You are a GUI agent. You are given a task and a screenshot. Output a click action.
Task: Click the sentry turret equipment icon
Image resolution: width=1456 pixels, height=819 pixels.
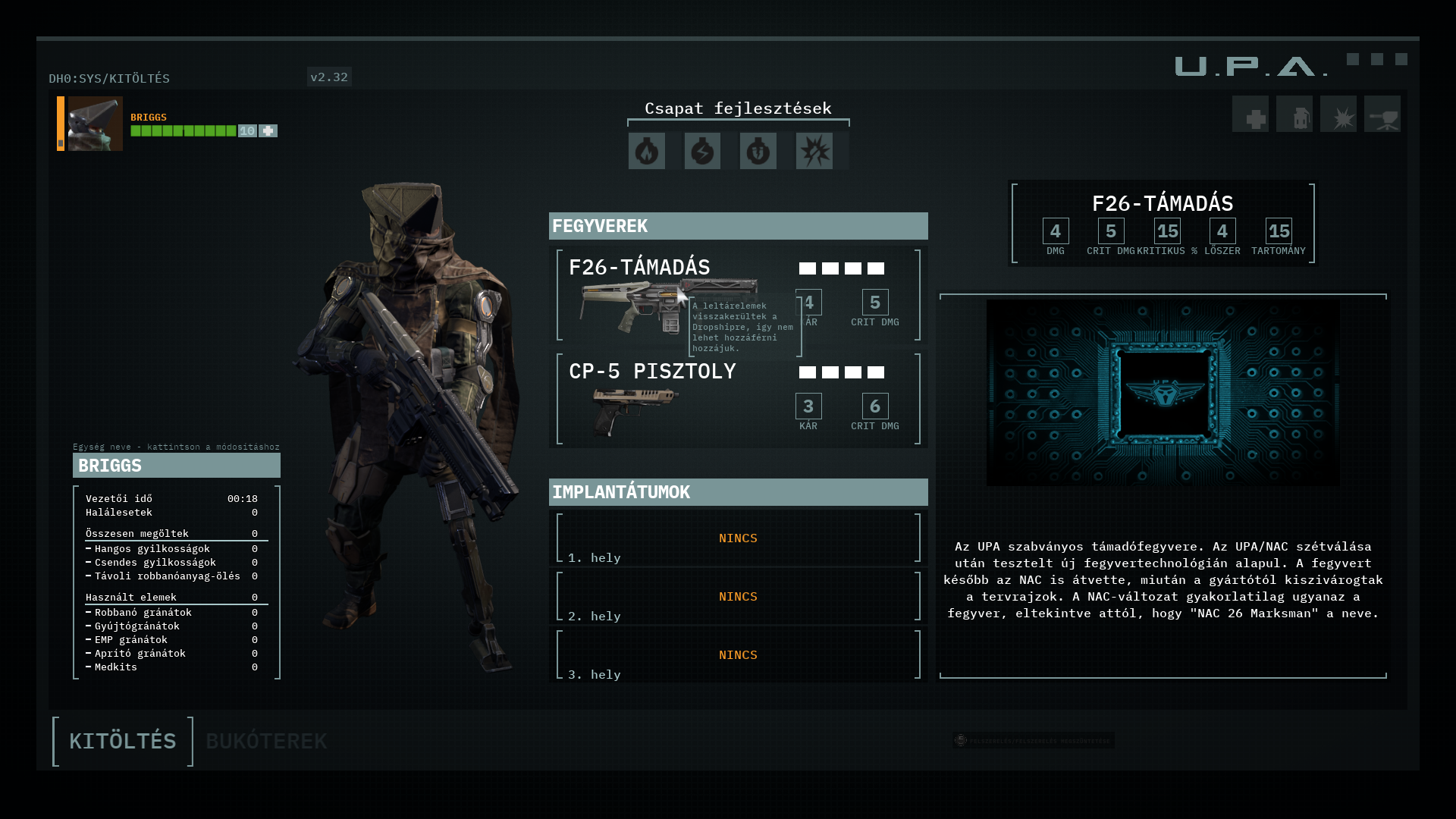pos(1382,115)
